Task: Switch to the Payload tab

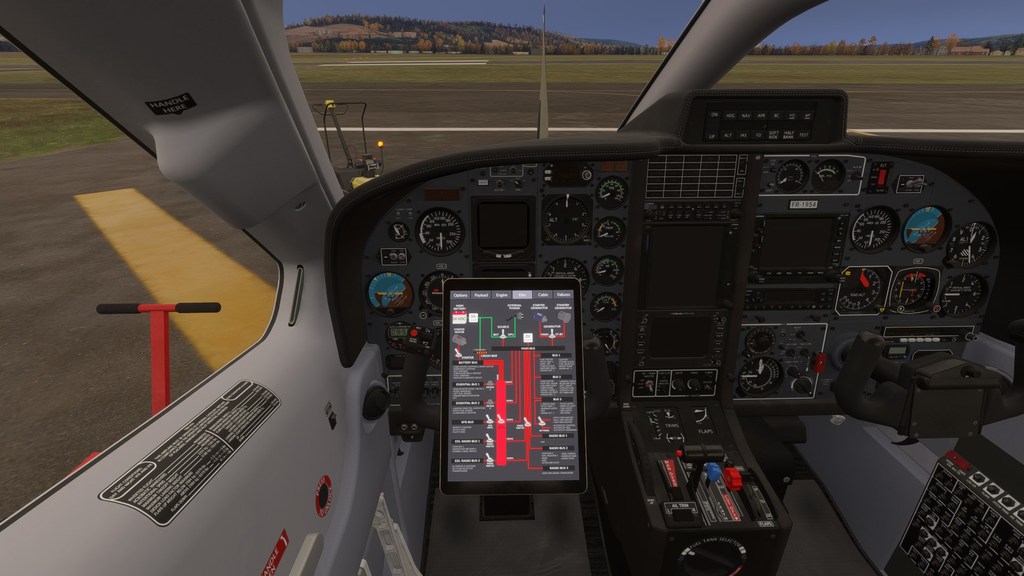Action: point(481,295)
